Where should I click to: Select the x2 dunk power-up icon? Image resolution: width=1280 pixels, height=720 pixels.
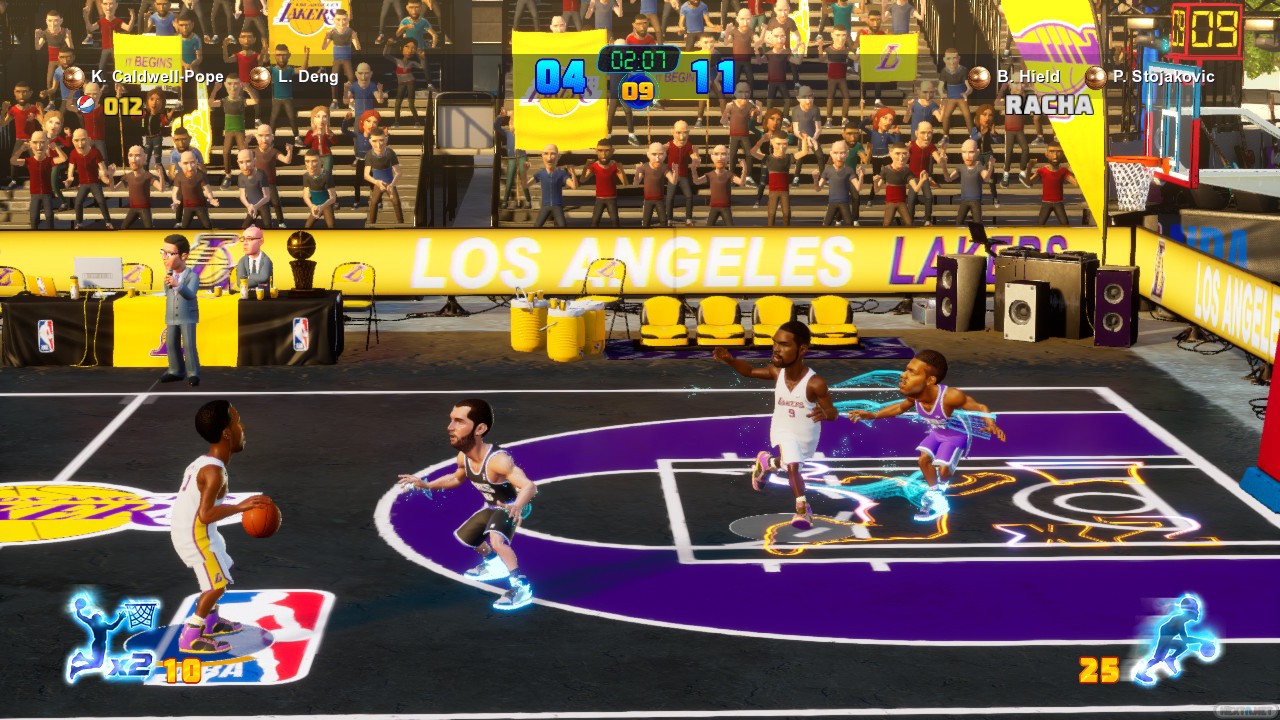click(112, 636)
